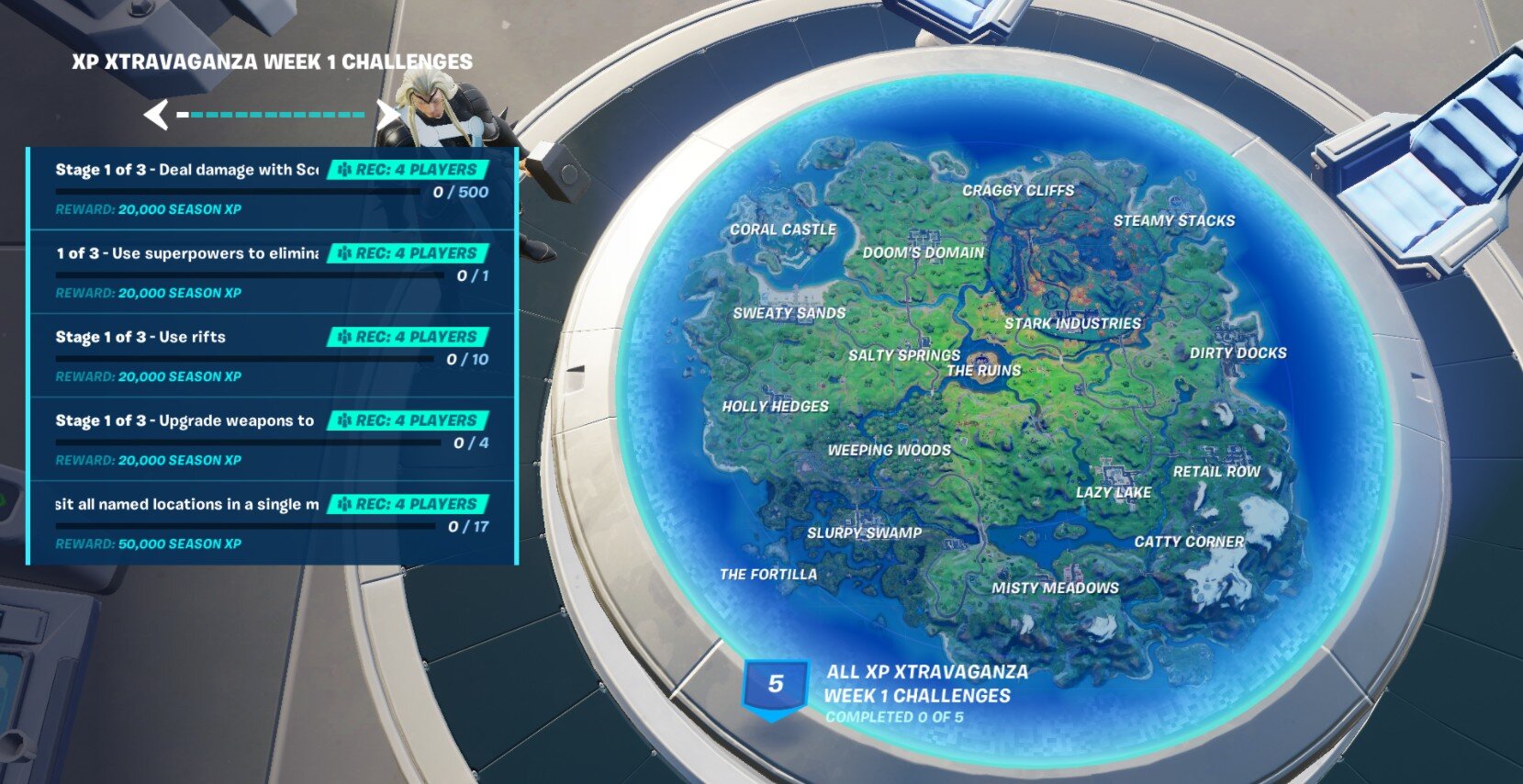Click the All XP Xtravaganza Week 1 Challenges badge

[x=775, y=686]
